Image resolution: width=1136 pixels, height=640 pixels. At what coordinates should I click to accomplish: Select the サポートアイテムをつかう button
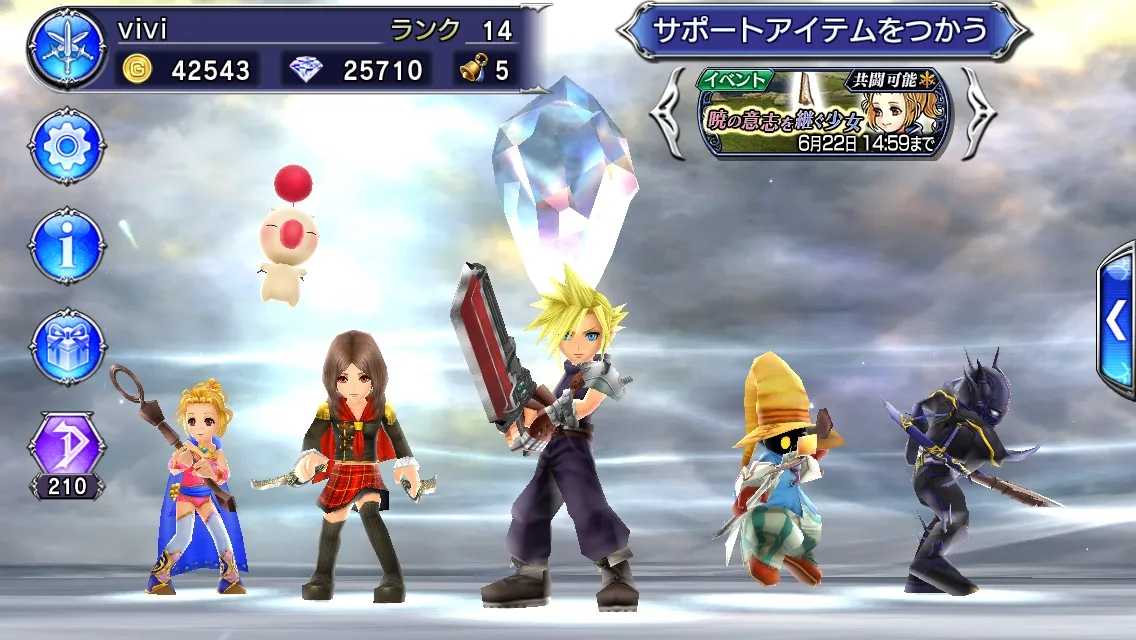pos(820,30)
